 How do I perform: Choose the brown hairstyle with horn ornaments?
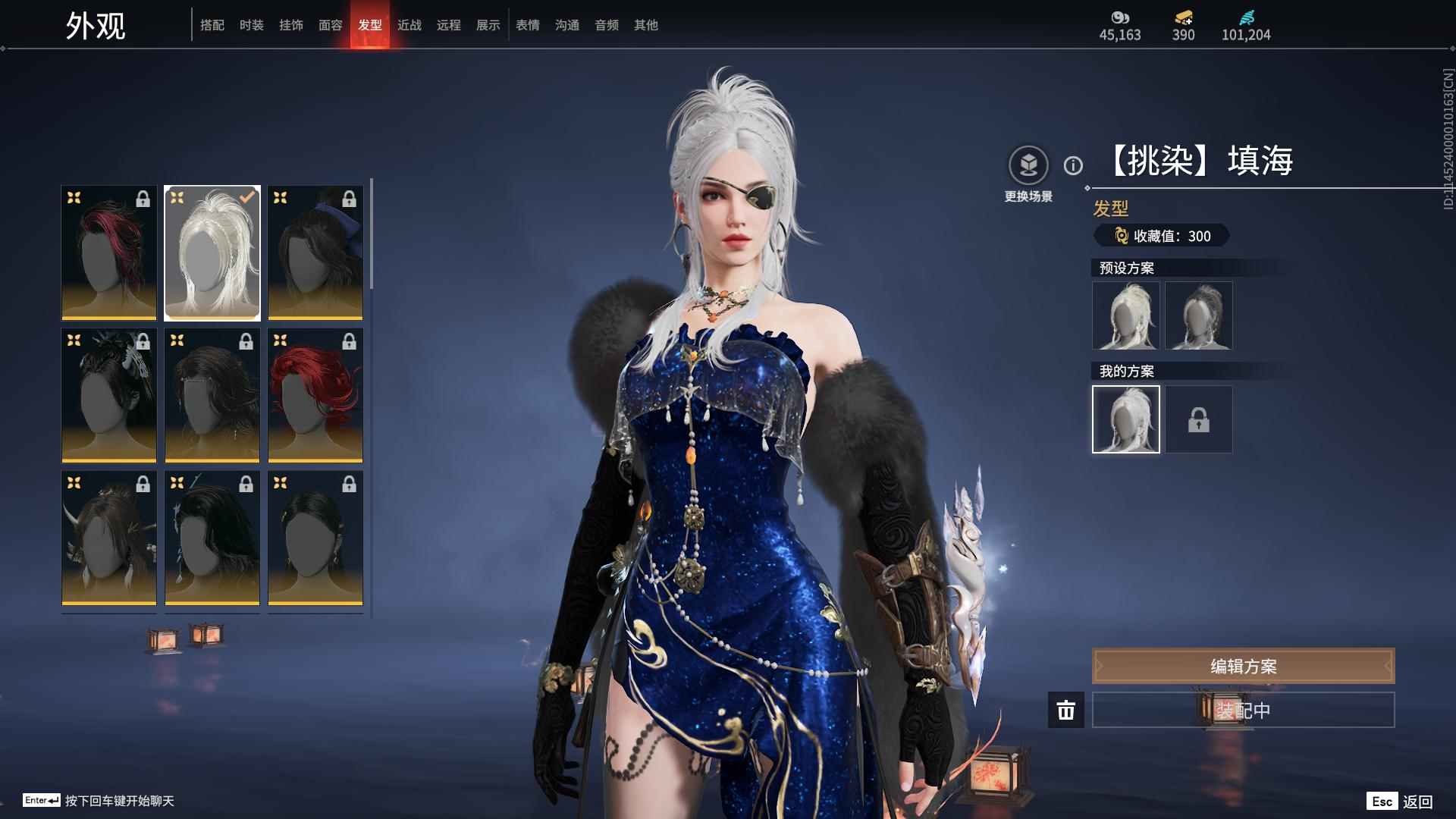(x=109, y=538)
